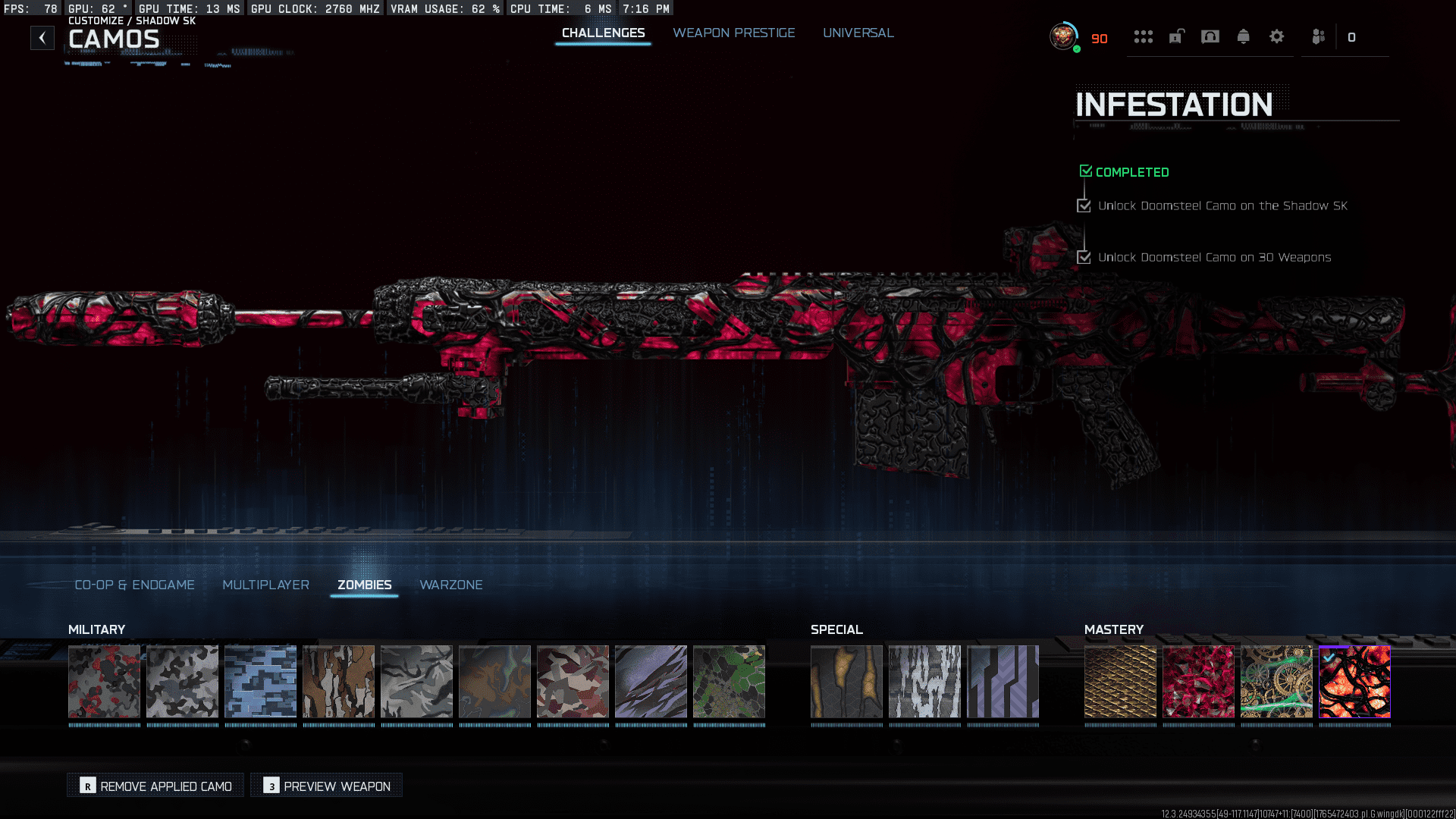The height and width of the screenshot is (819, 1456).
Task: Open the party invite icon
Action: pos(1318,36)
